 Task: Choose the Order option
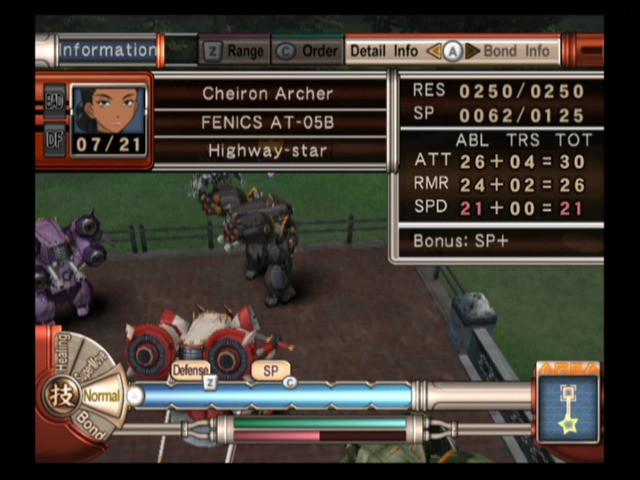[x=307, y=51]
